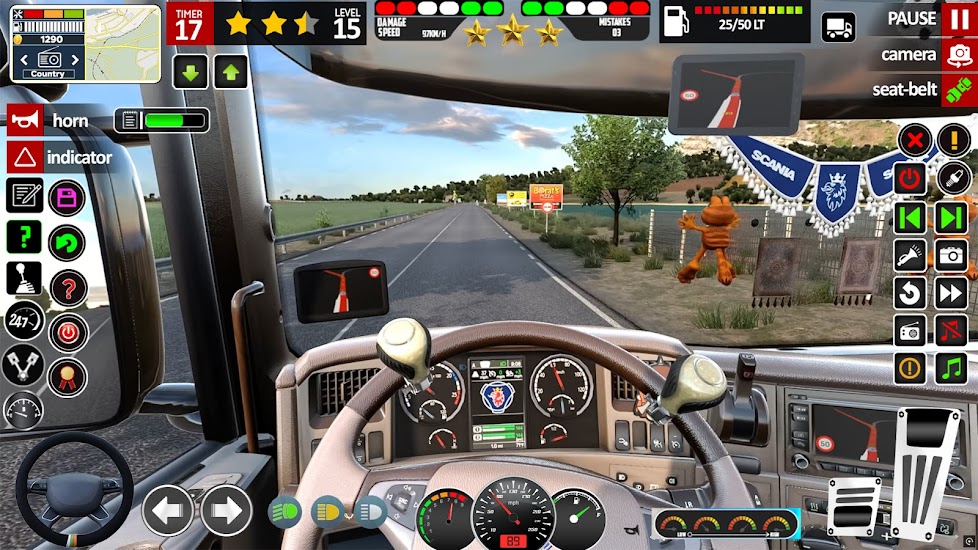Pause the game
The height and width of the screenshot is (550, 978).
pos(955,19)
